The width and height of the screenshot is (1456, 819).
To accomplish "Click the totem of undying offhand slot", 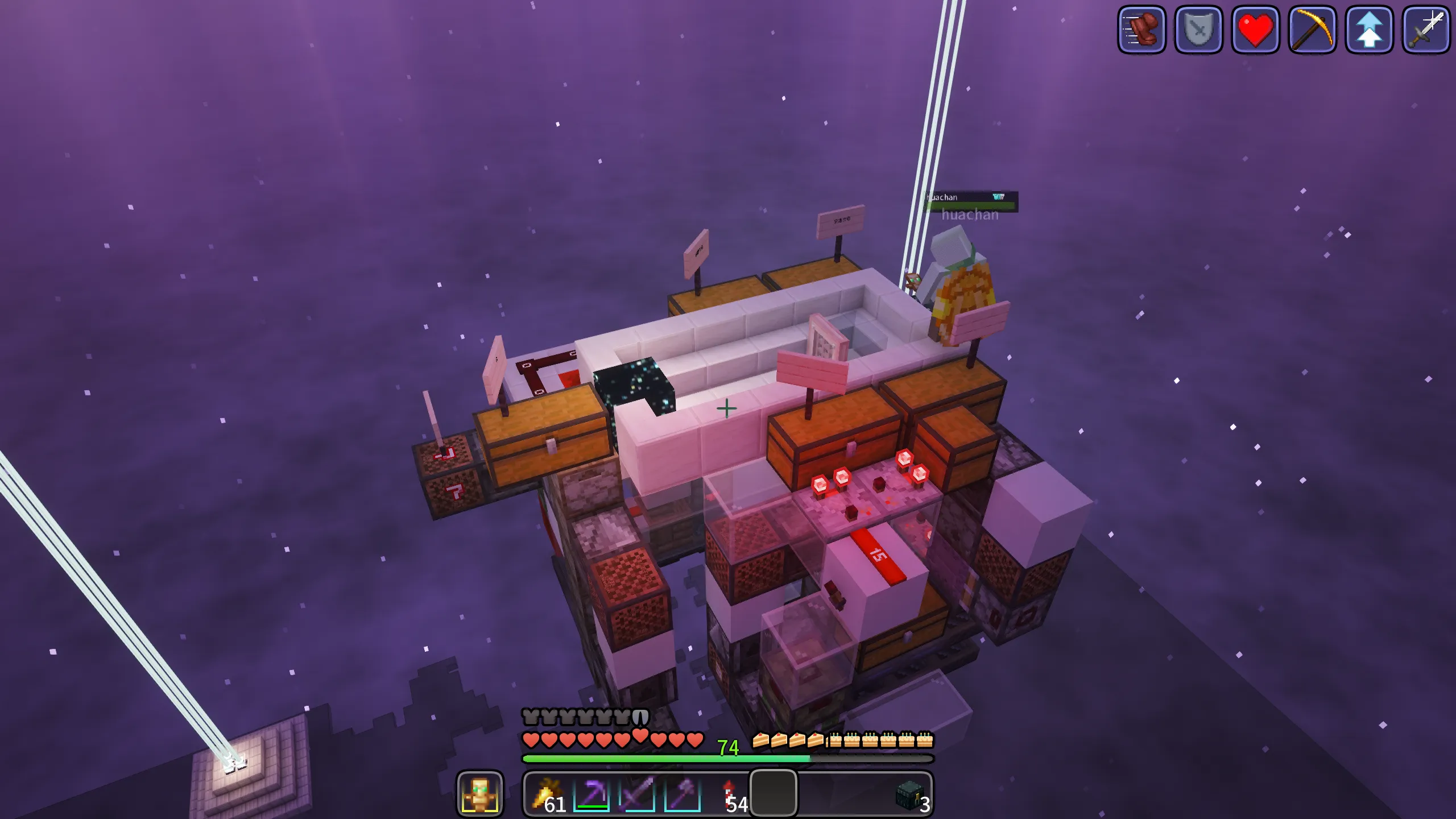I will point(479,794).
